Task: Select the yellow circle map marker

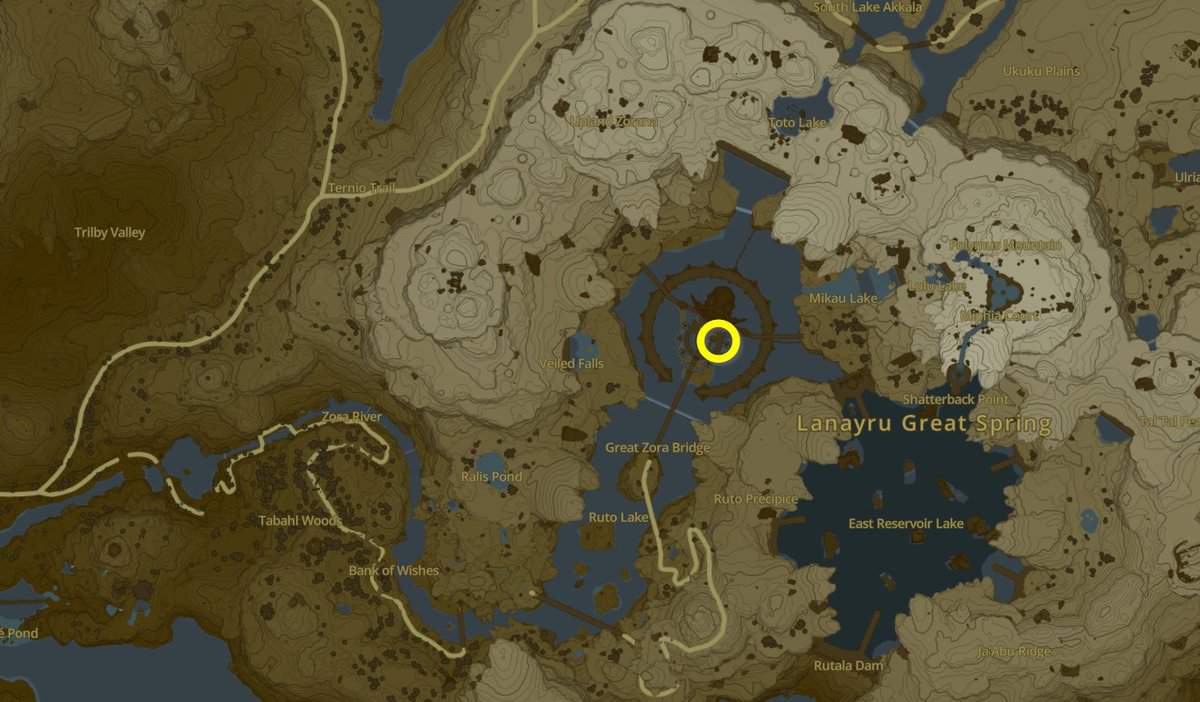Action: click(x=718, y=341)
